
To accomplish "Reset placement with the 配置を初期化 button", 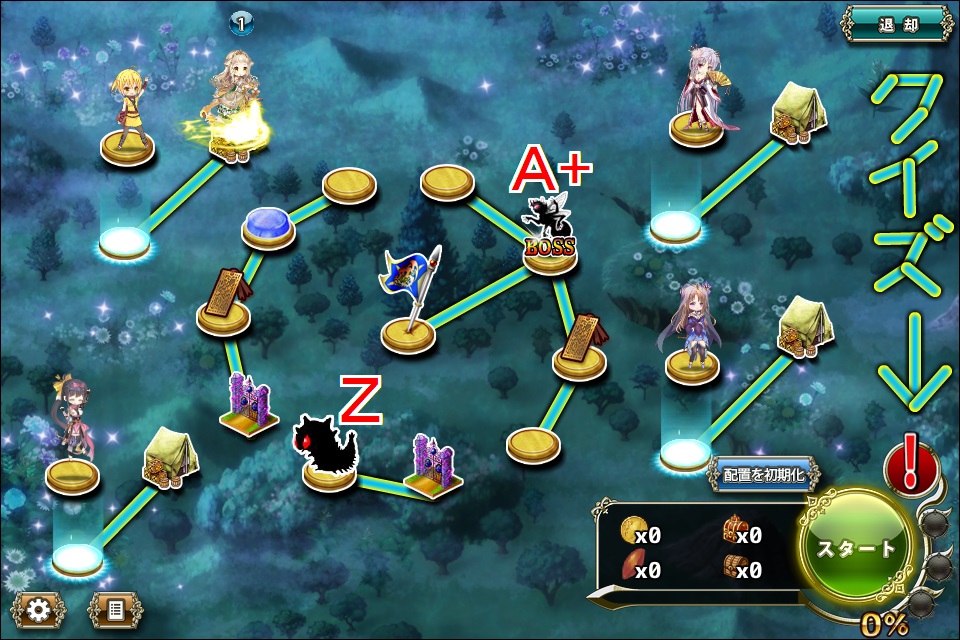I will click(763, 473).
